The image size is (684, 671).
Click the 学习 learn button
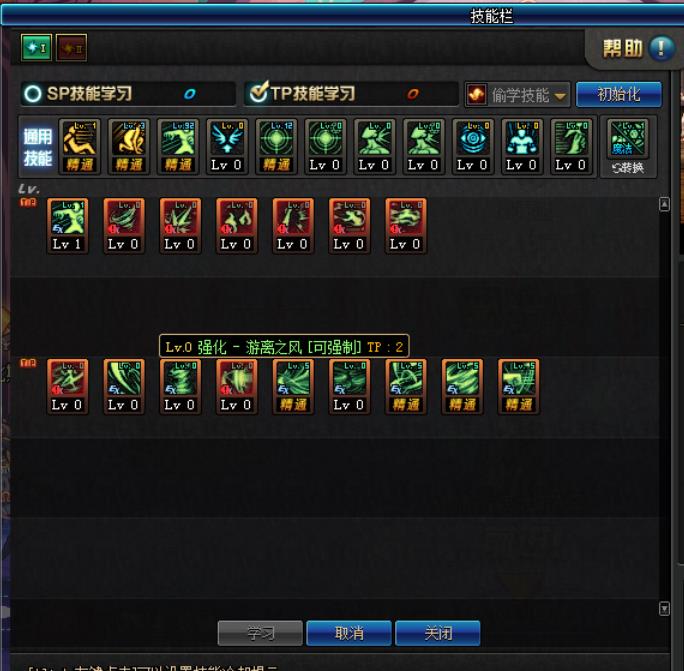260,633
